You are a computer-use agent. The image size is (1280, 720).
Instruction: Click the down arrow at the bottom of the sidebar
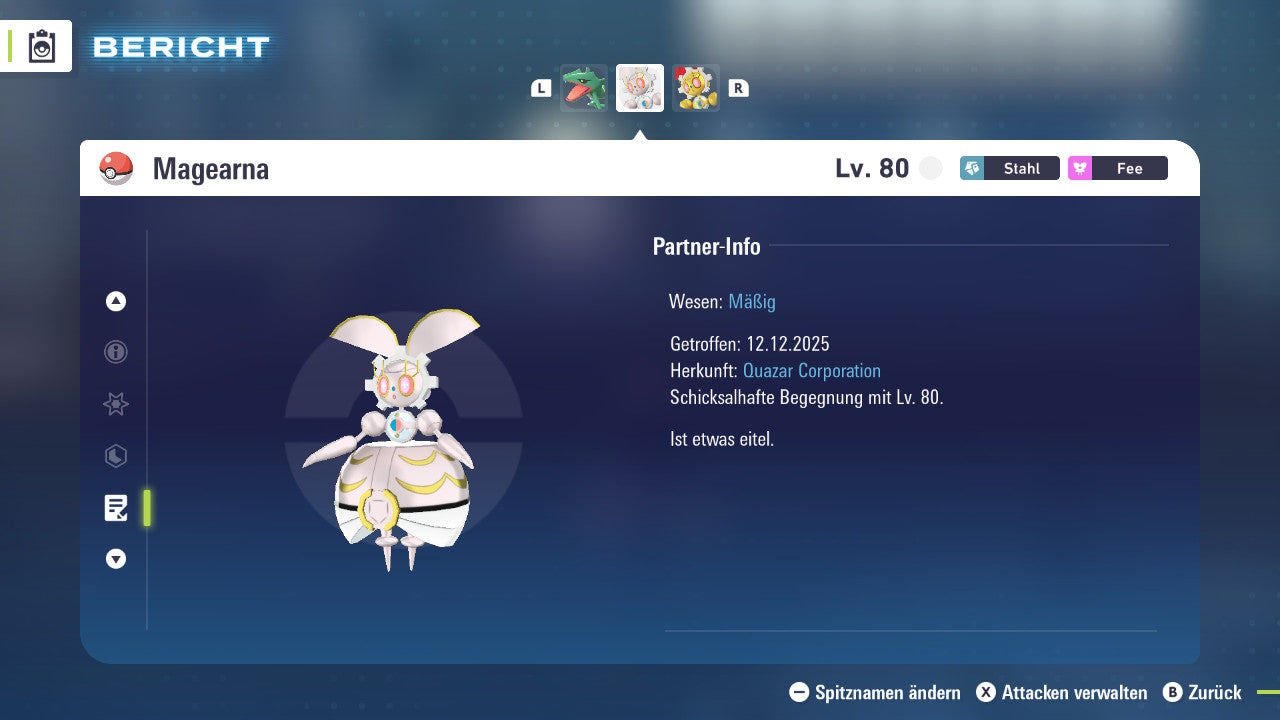[115, 559]
